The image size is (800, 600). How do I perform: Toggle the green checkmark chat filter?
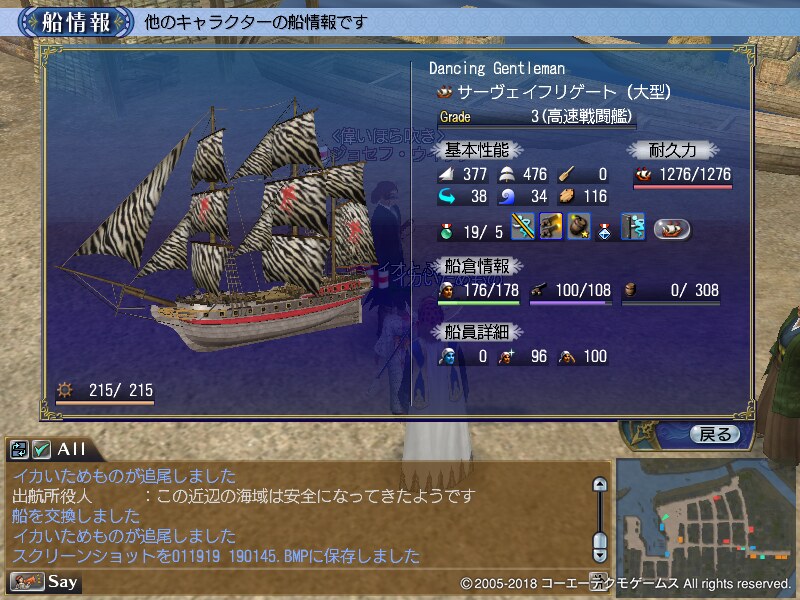[x=41, y=449]
